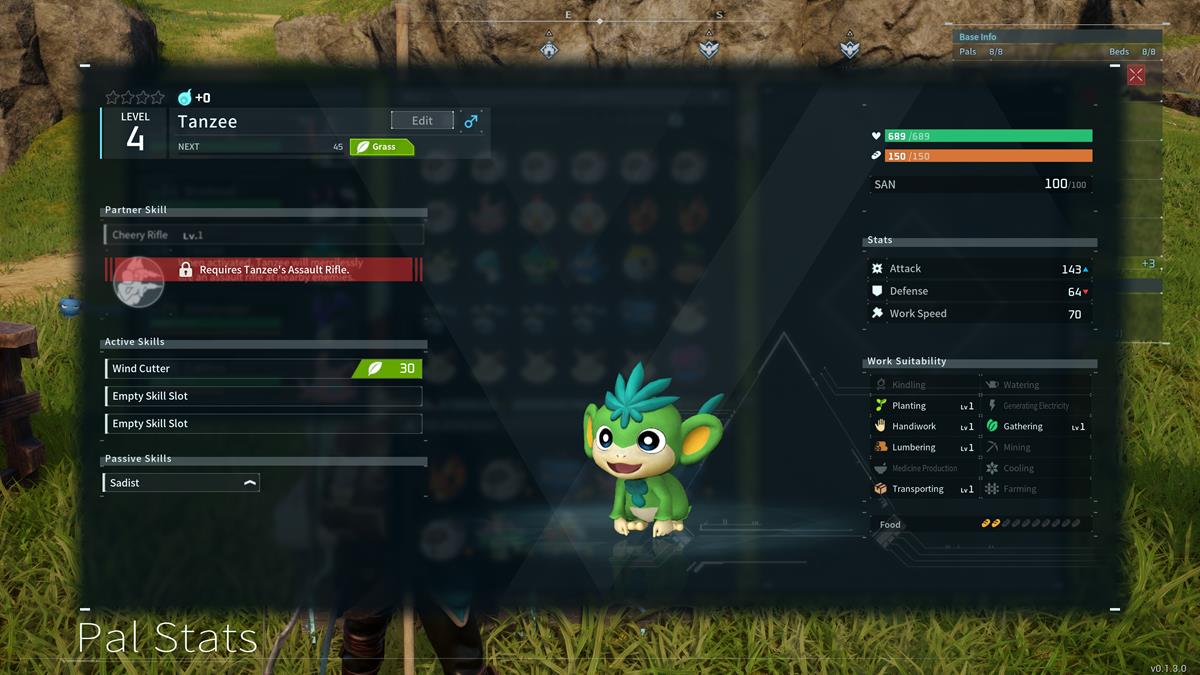The image size is (1200, 675).
Task: Click the Defense stat row
Action: tap(979, 291)
